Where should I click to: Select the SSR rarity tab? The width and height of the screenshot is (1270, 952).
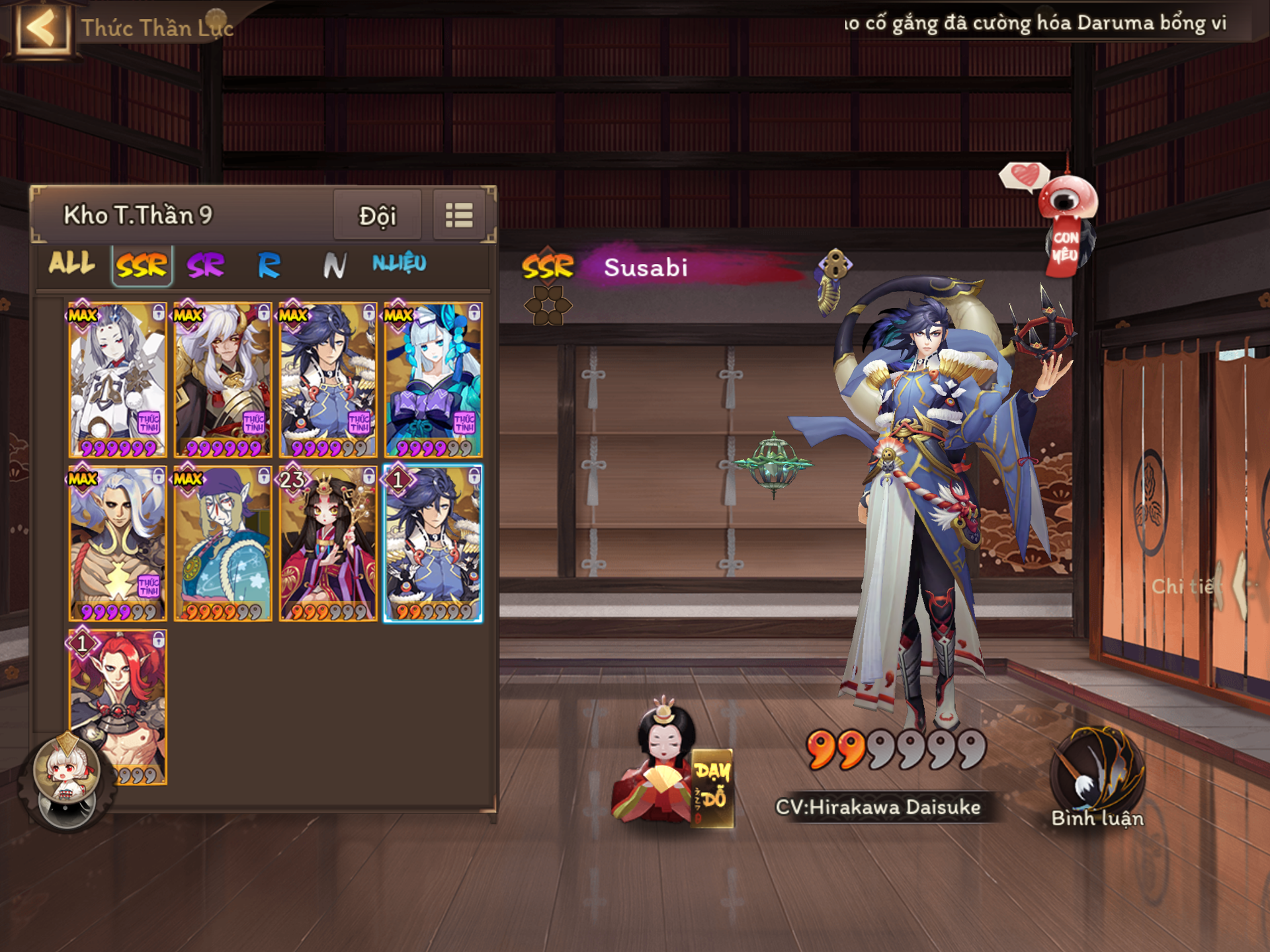pos(142,266)
